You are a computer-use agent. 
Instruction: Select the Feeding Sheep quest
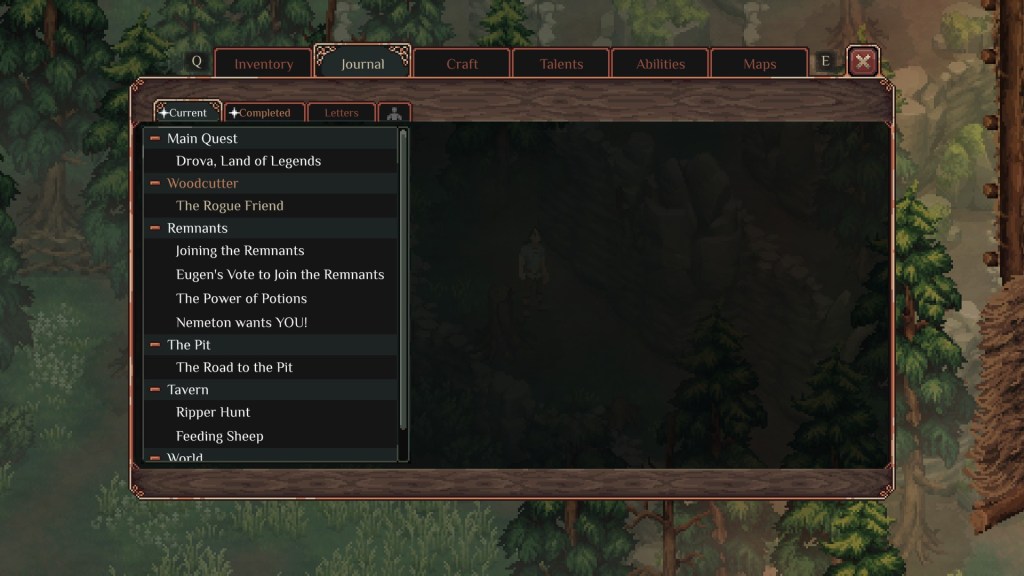[219, 436]
